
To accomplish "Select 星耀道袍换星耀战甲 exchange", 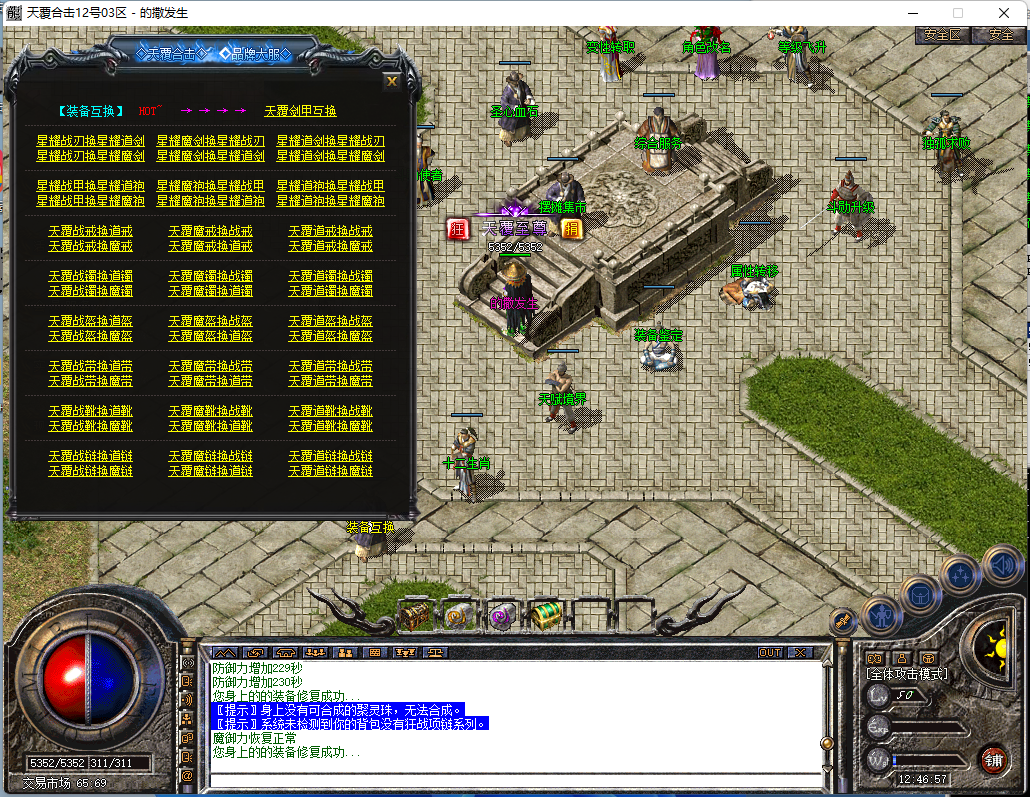I will [x=330, y=186].
